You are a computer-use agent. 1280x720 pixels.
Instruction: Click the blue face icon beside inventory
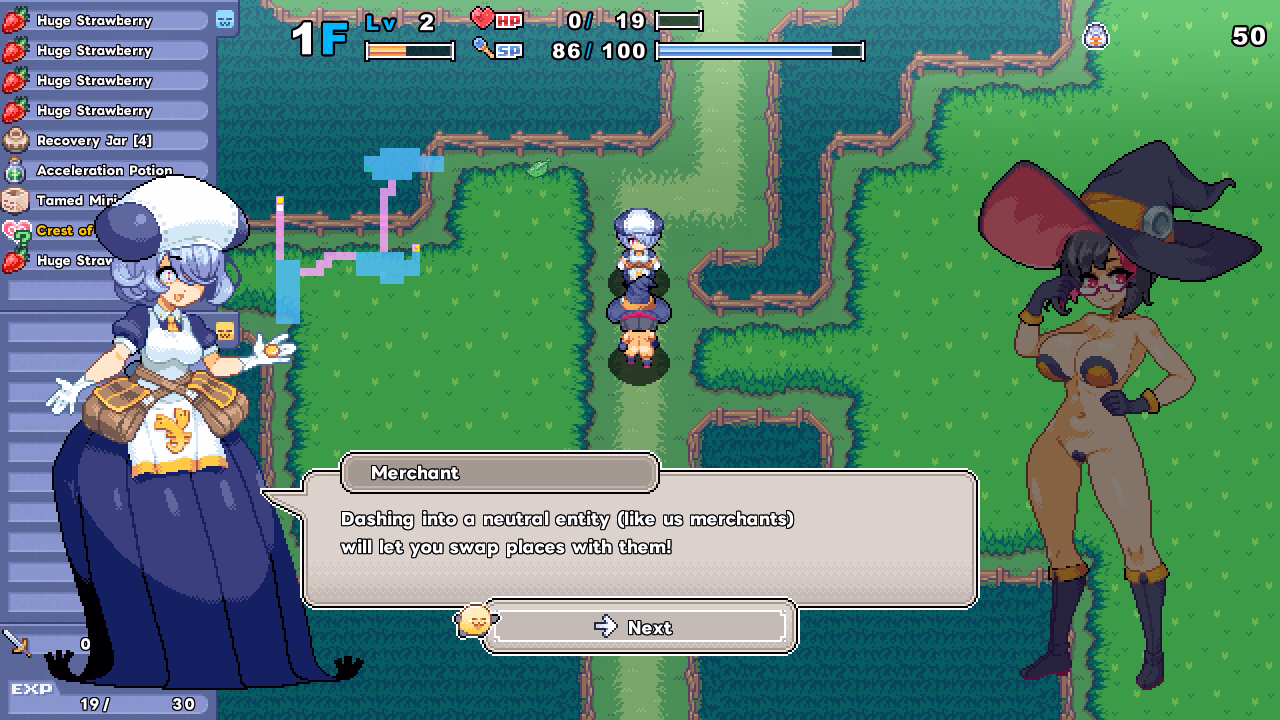point(225,19)
